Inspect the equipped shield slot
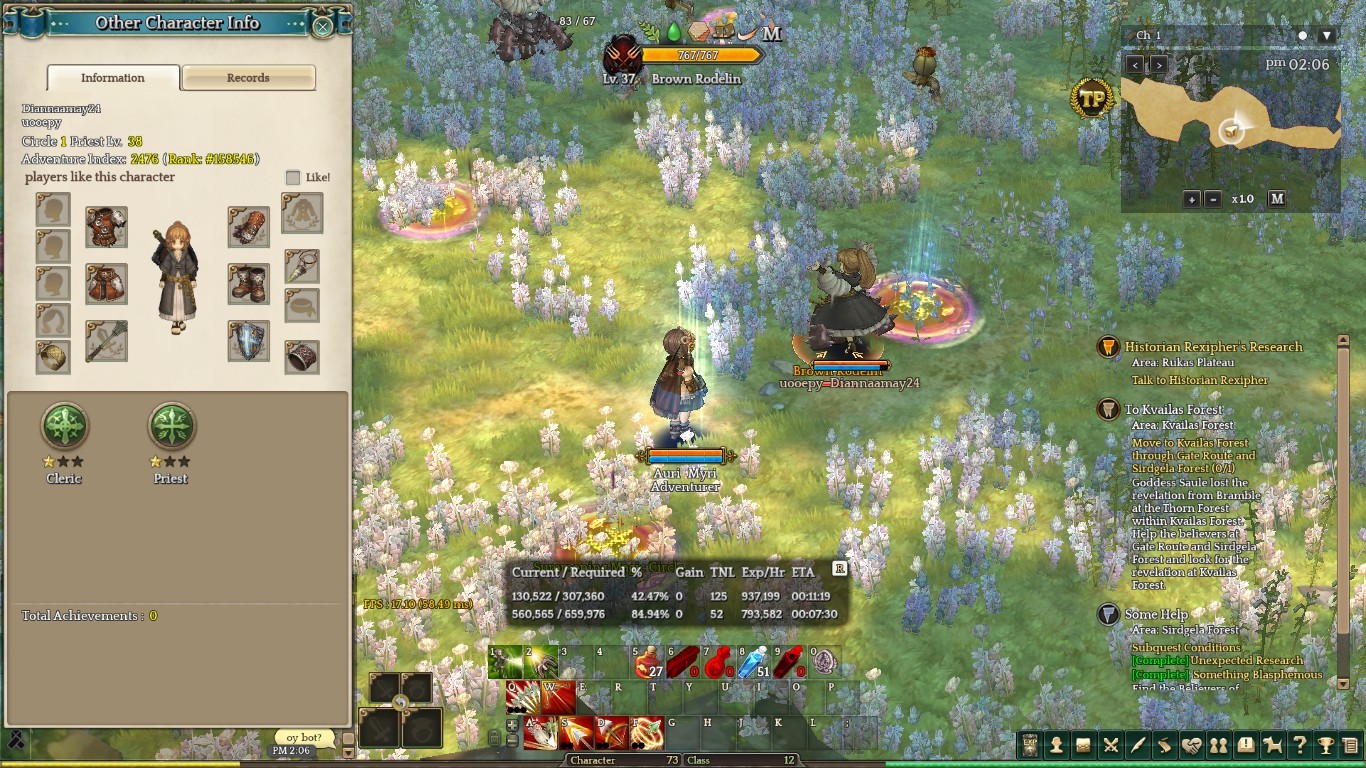 (247, 340)
